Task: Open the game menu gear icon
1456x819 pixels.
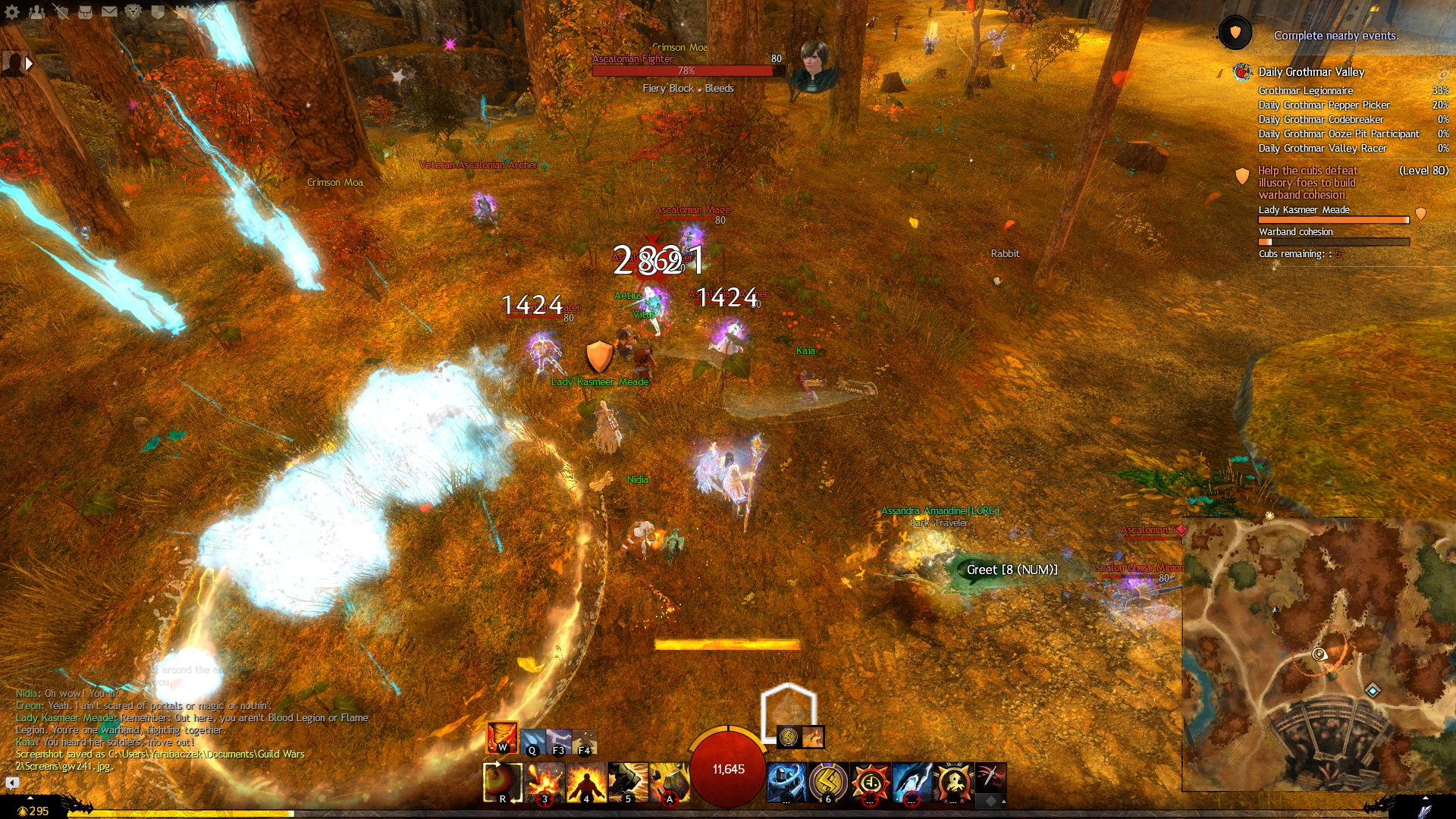Action: [12, 11]
